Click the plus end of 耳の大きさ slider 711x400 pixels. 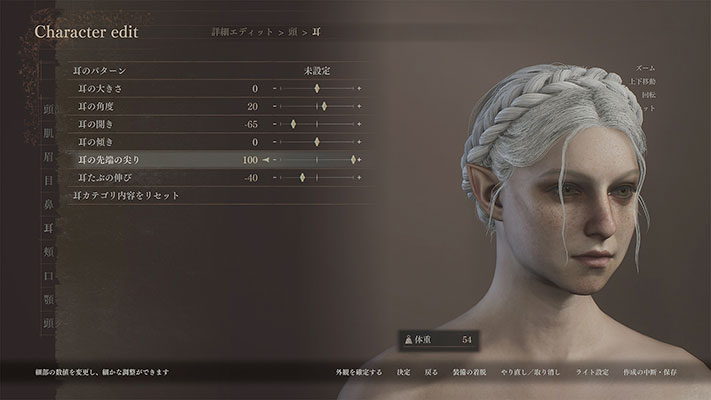pyautogui.click(x=359, y=90)
